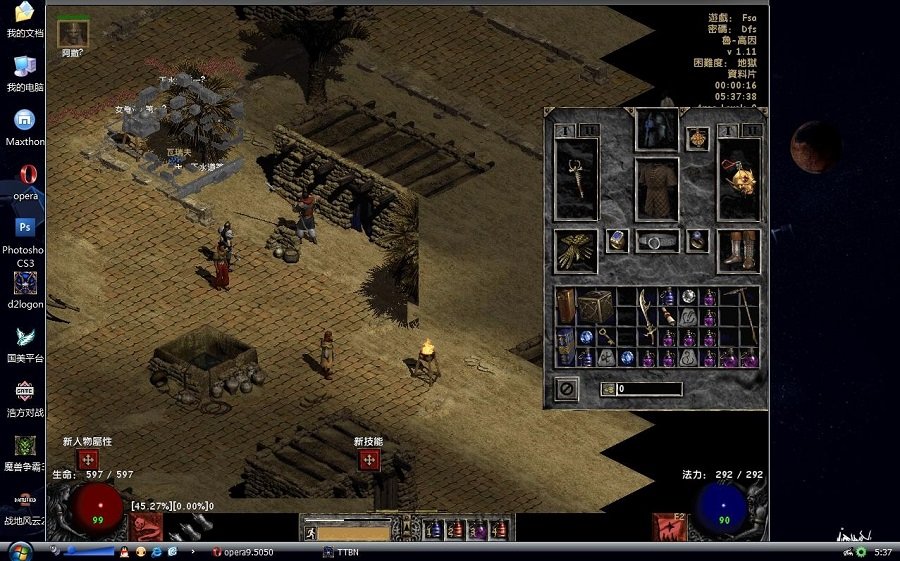Open the left-click skill selector

tap(147, 526)
